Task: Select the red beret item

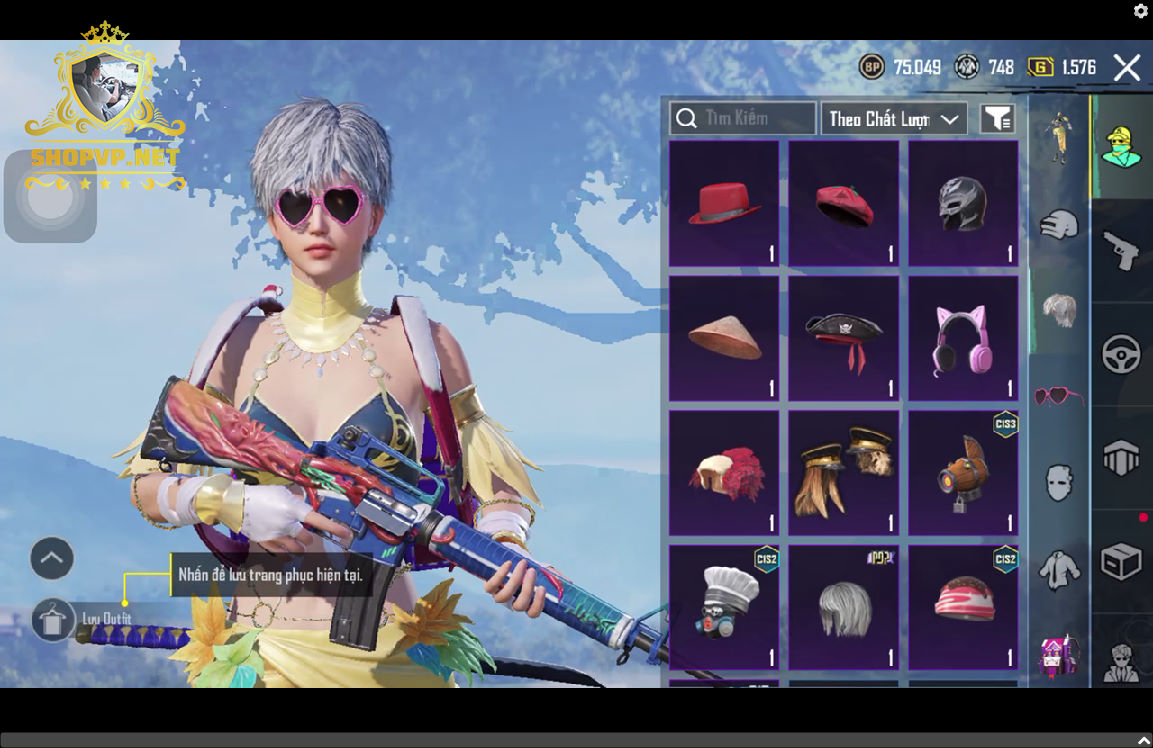Action: (844, 204)
